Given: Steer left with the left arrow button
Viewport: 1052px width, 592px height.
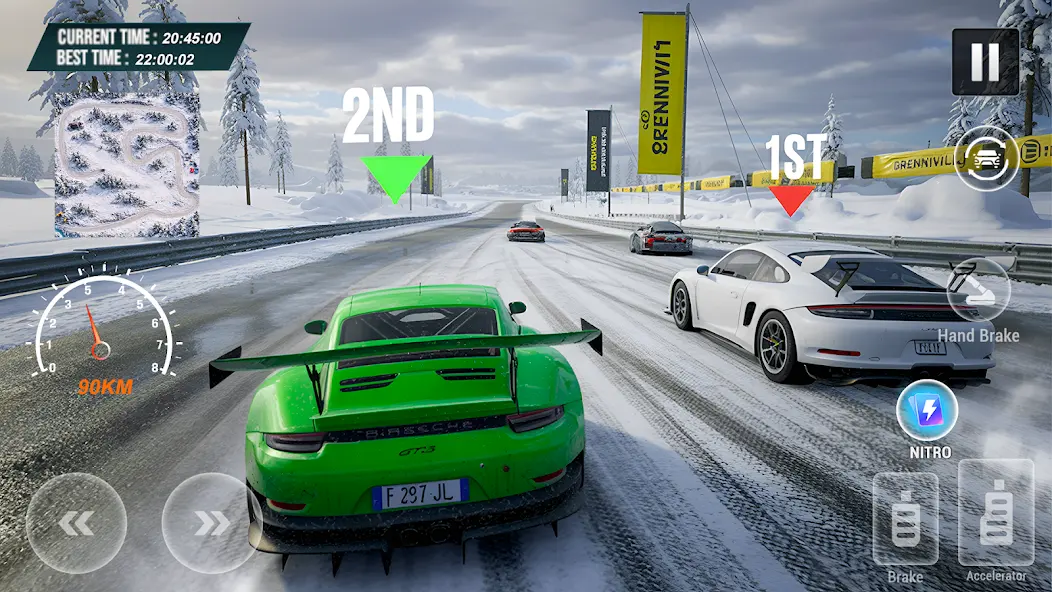Looking at the screenshot, I should point(76,523).
